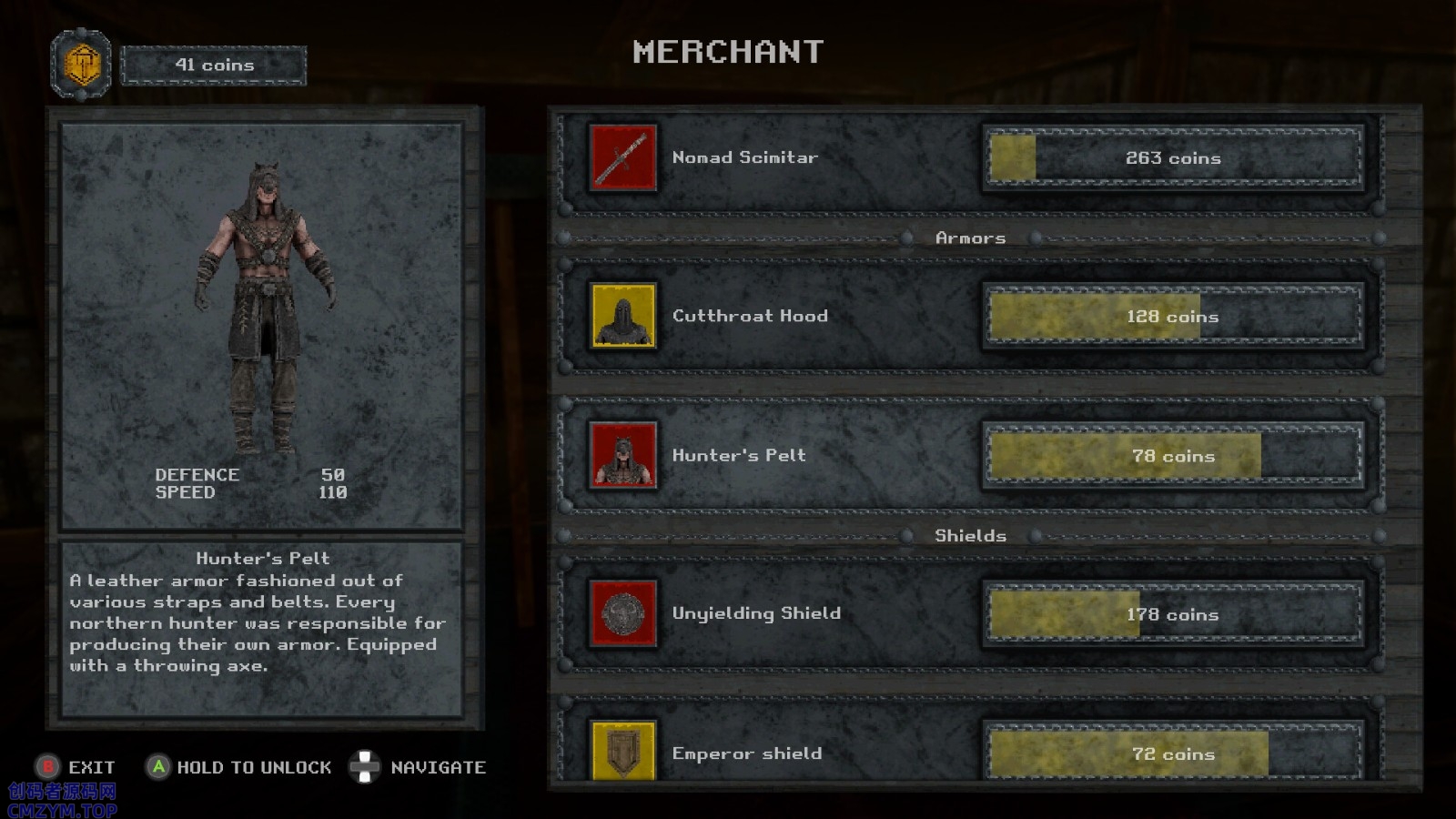
Task: Choose the Cutthroat Hood armor entry
Action: [750, 316]
